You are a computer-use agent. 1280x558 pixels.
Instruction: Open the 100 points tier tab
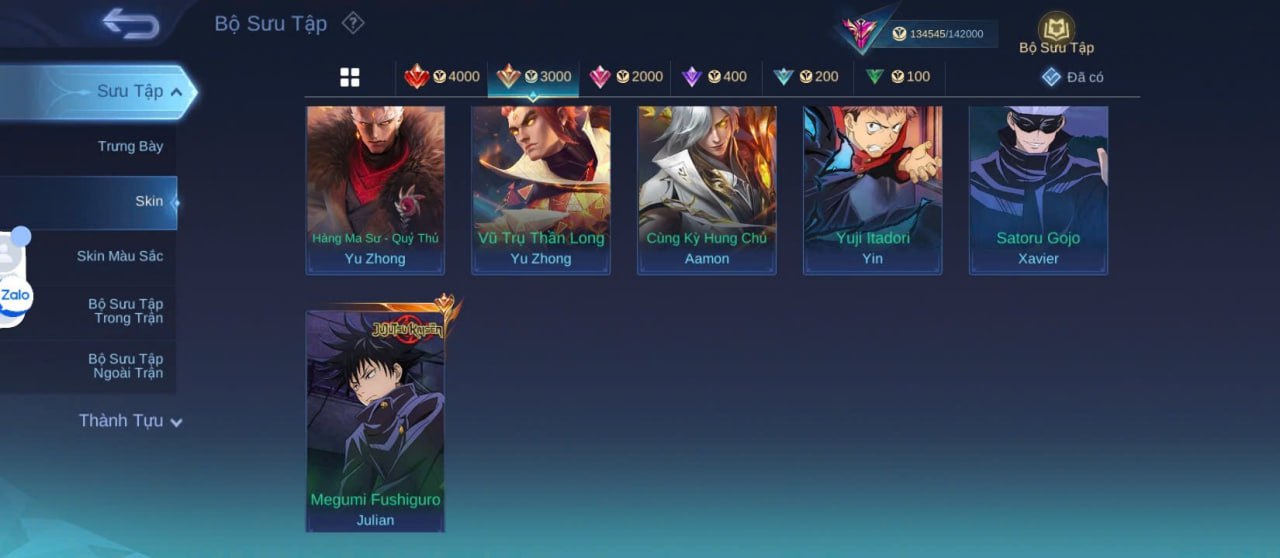897,77
